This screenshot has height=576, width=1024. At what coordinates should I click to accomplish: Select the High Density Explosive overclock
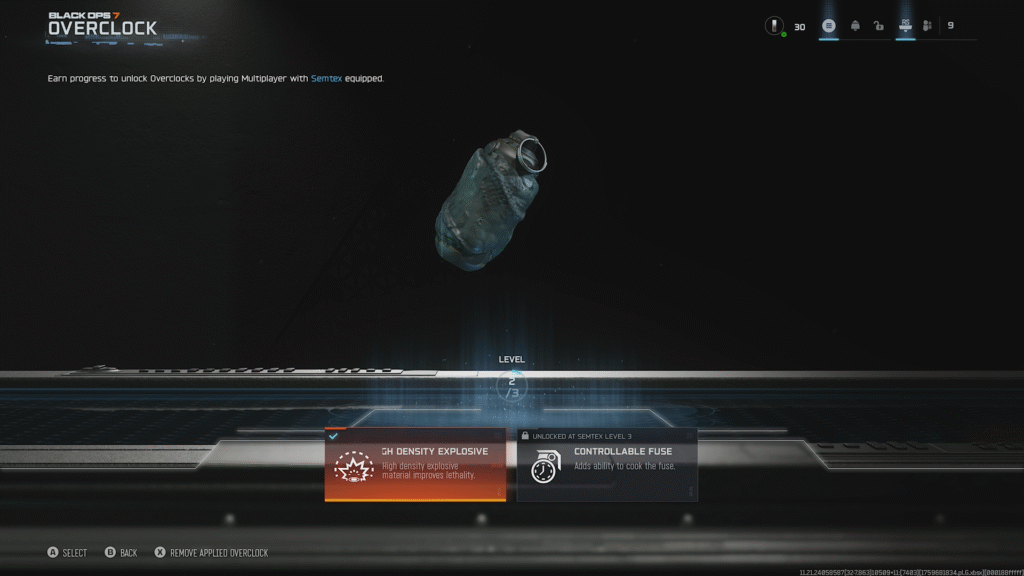click(415, 465)
